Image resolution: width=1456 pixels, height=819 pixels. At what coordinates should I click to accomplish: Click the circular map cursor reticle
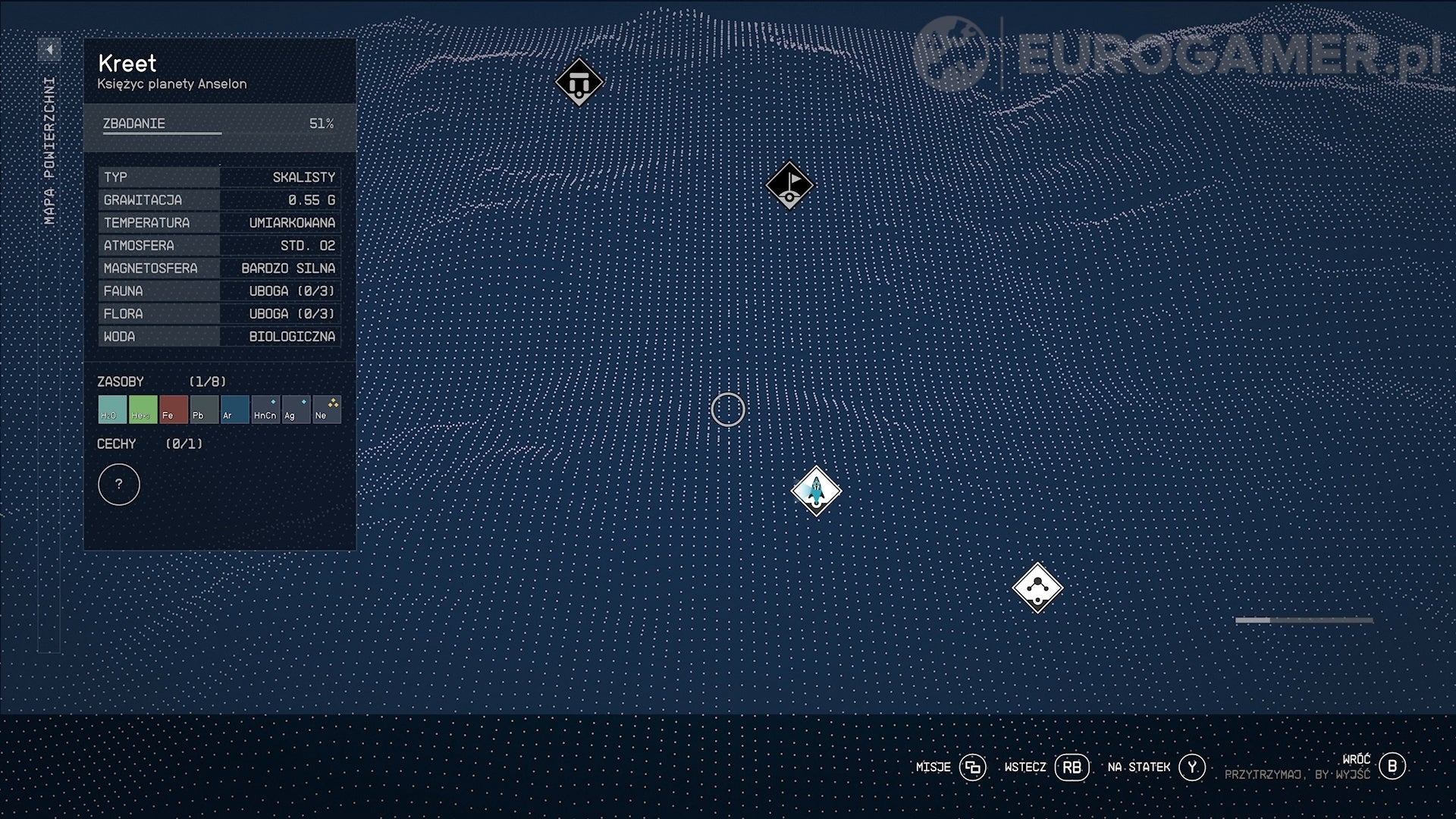(727, 409)
